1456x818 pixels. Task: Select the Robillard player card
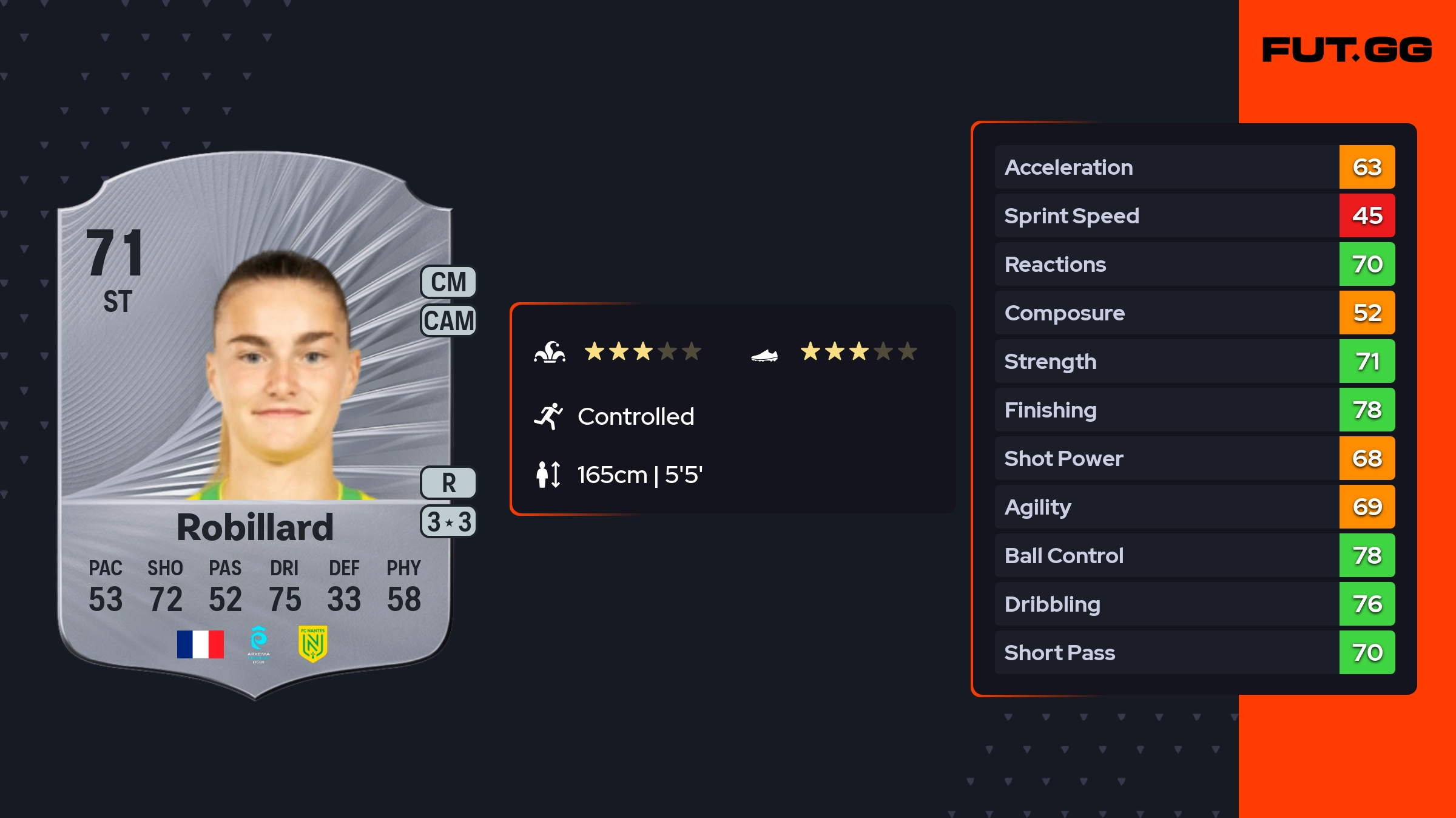click(255, 425)
